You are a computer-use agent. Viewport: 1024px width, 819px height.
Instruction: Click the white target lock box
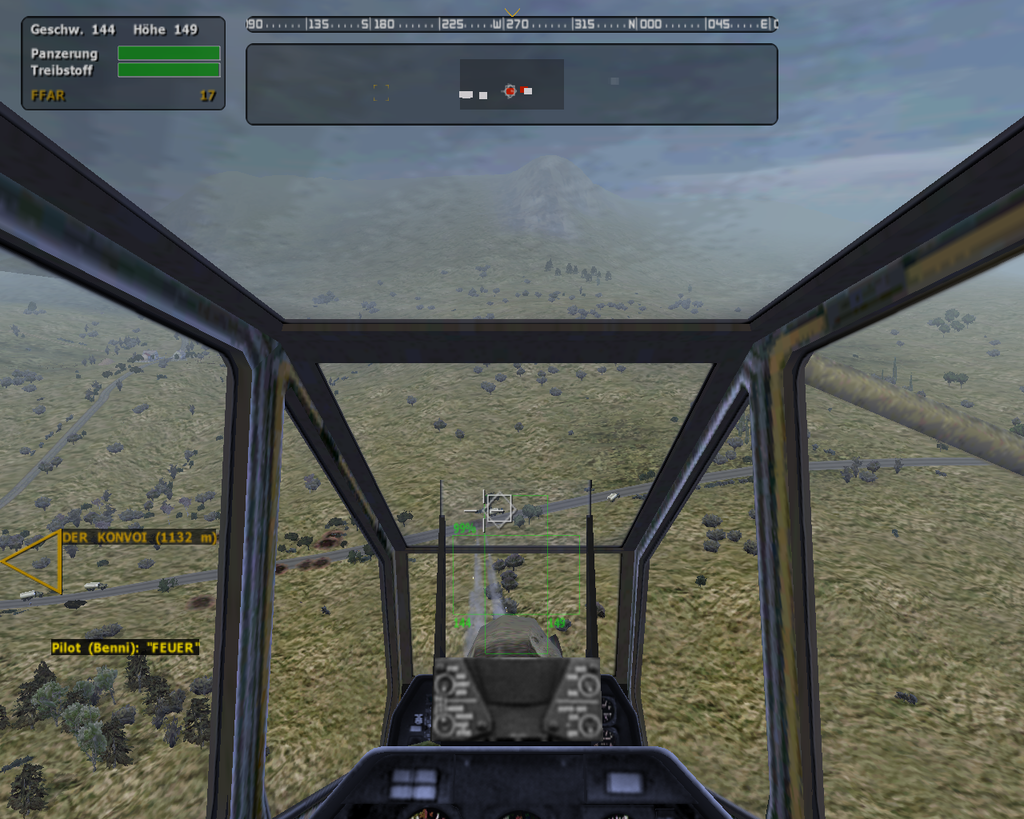coord(498,509)
